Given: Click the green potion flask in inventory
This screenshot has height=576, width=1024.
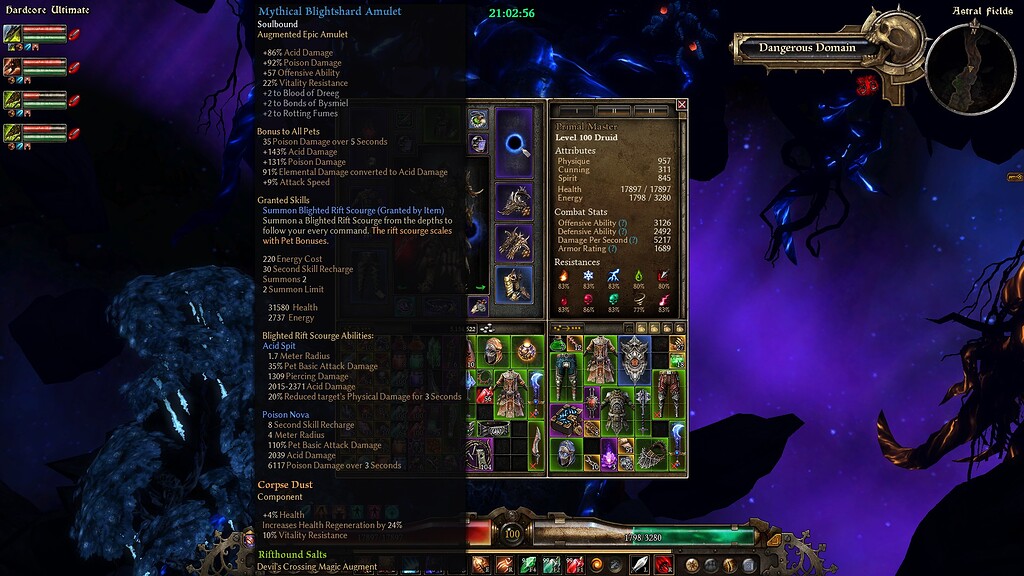Looking at the screenshot, I should (x=559, y=345).
